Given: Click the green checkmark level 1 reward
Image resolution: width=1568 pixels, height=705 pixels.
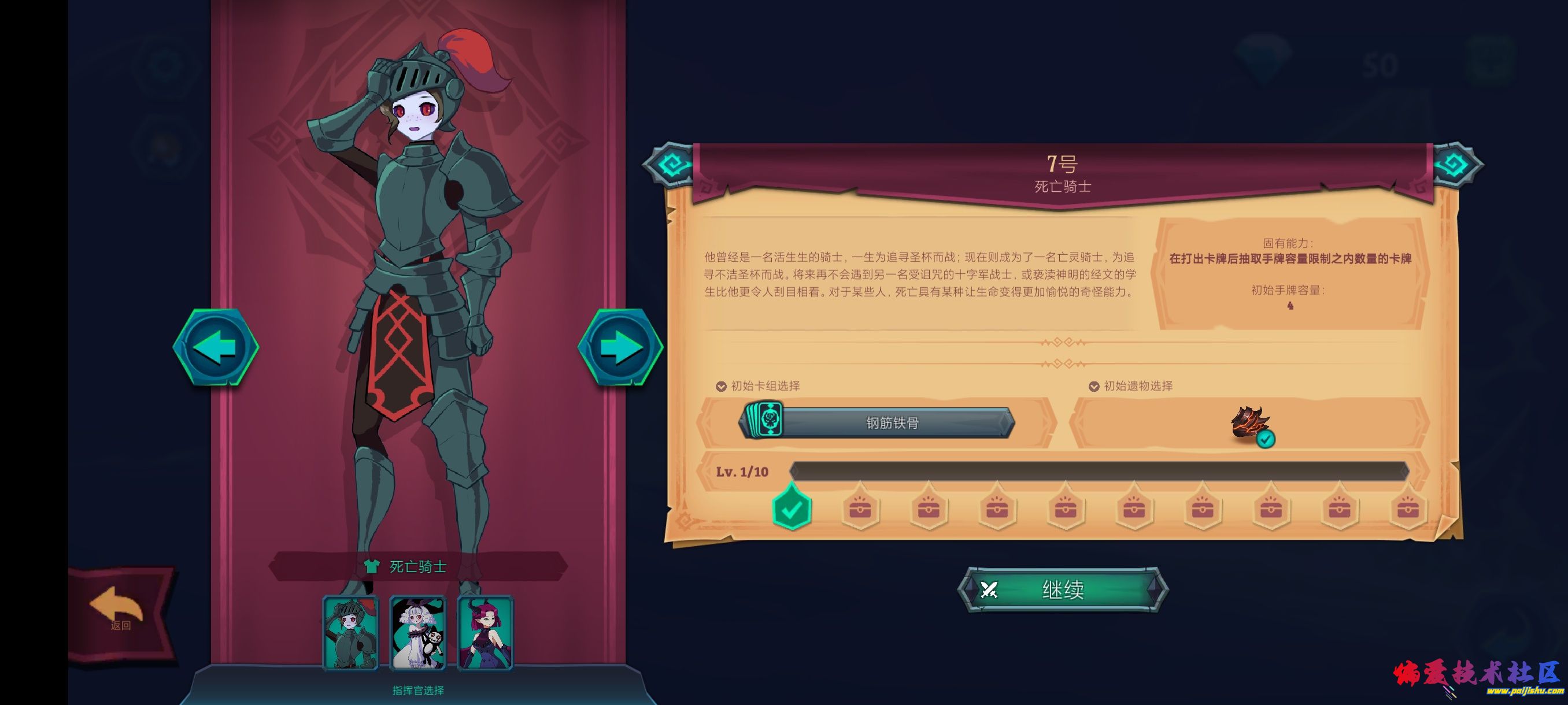Looking at the screenshot, I should pyautogui.click(x=792, y=508).
